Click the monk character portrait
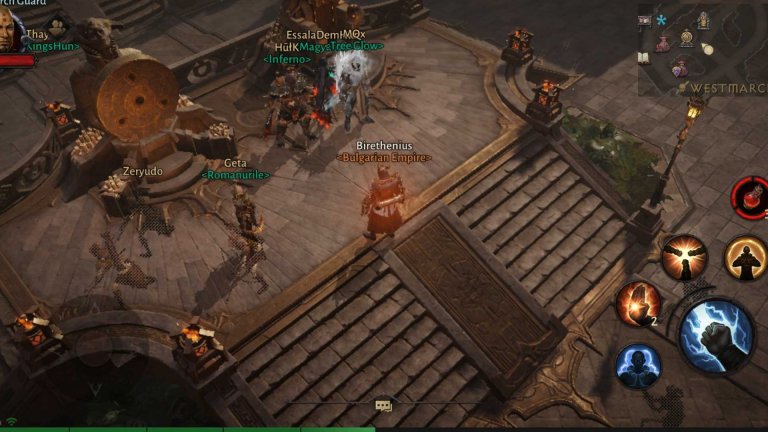 (x=9, y=30)
